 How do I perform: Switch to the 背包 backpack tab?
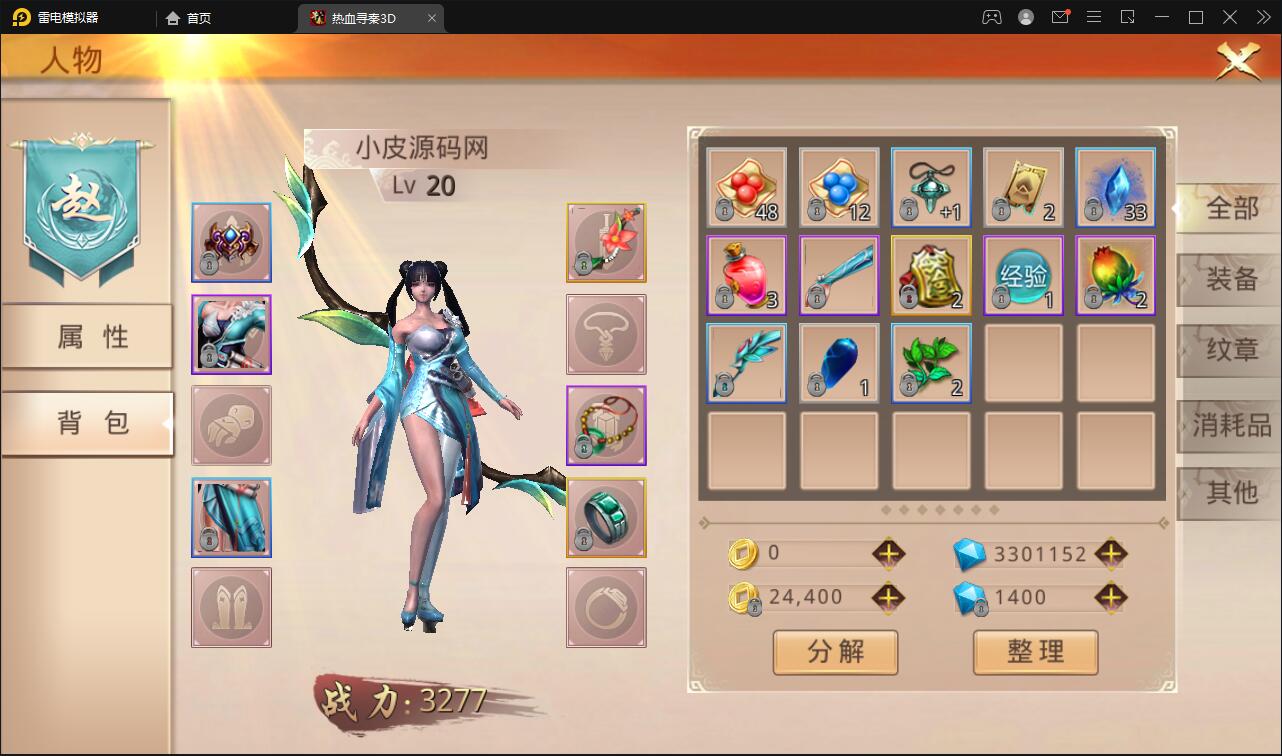click(x=90, y=423)
